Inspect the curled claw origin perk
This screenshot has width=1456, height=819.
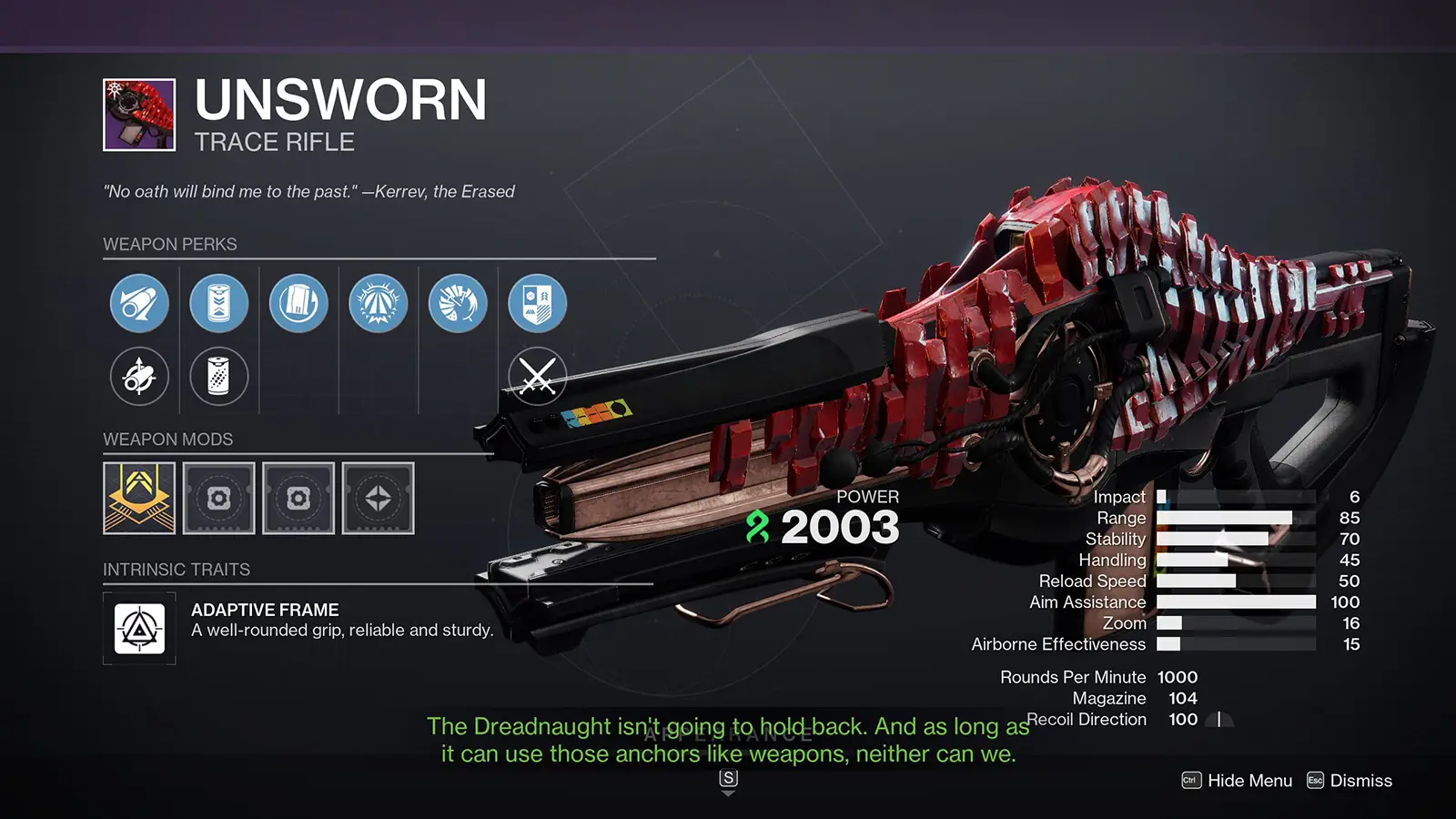click(x=458, y=303)
